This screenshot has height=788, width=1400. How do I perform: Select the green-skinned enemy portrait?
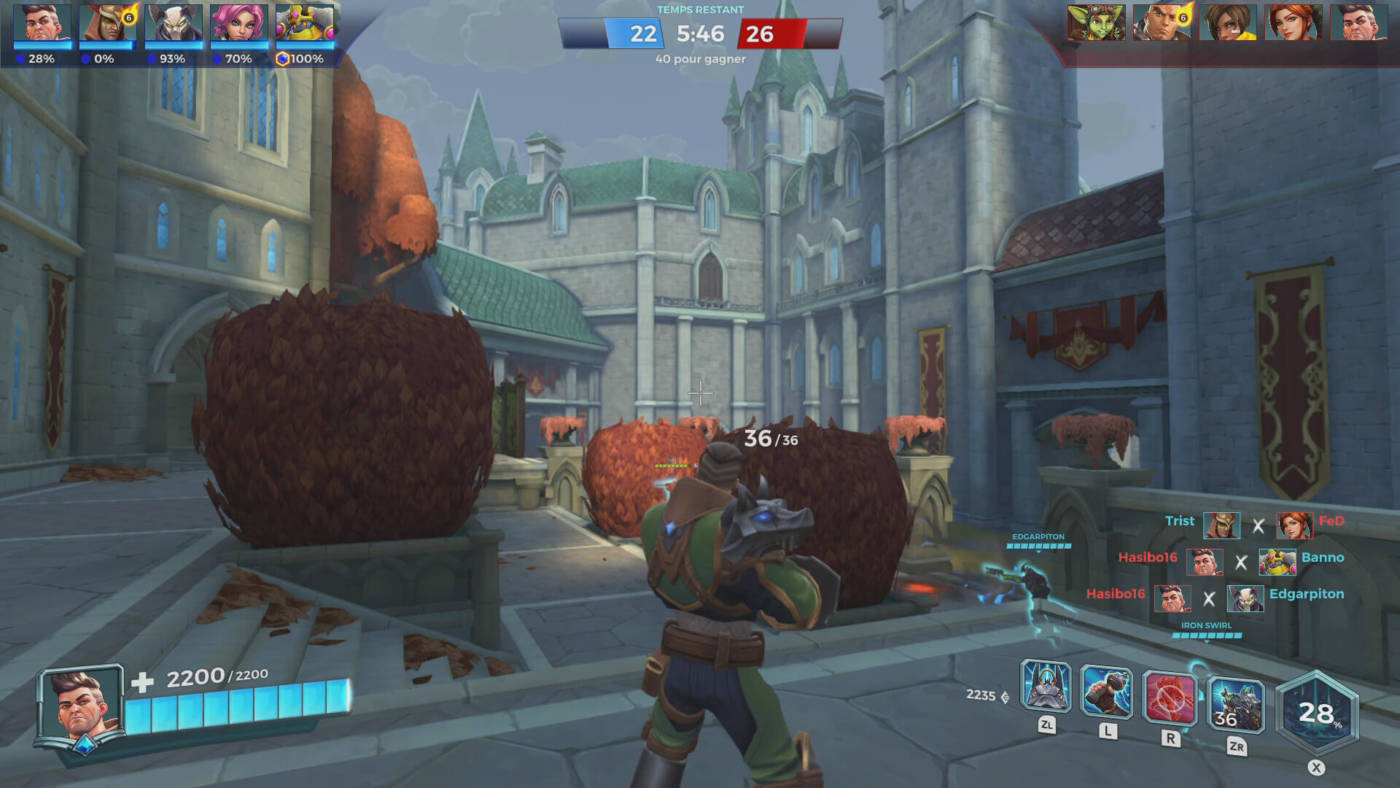1096,22
